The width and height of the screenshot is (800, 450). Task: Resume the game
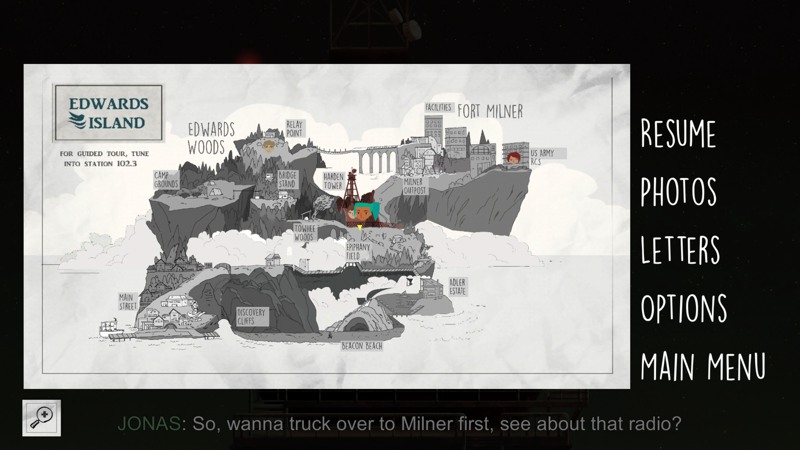678,133
